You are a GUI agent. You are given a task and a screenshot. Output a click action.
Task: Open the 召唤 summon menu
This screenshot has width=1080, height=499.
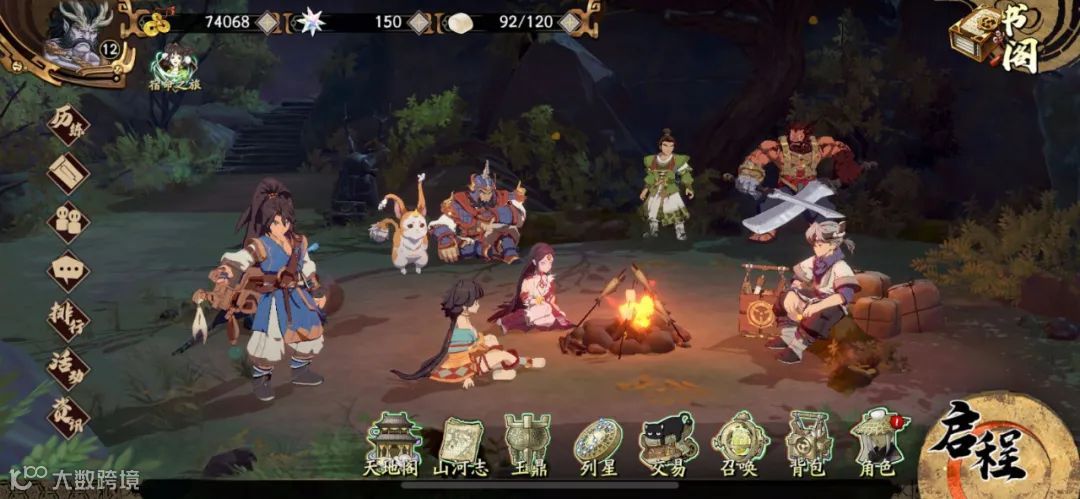click(x=740, y=446)
